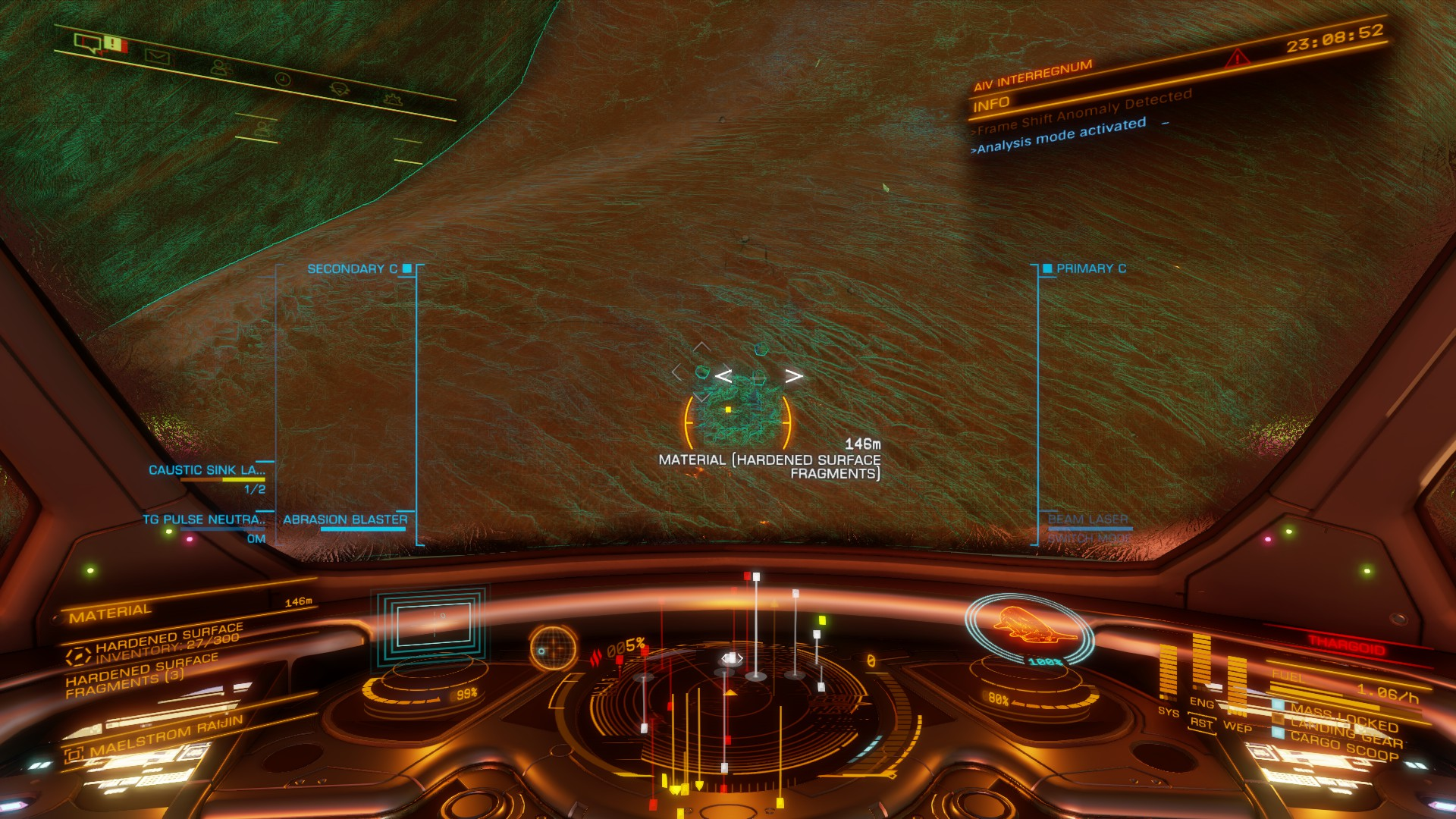
Task: Select the Abrasion Blaster fire group entry
Action: 345,520
